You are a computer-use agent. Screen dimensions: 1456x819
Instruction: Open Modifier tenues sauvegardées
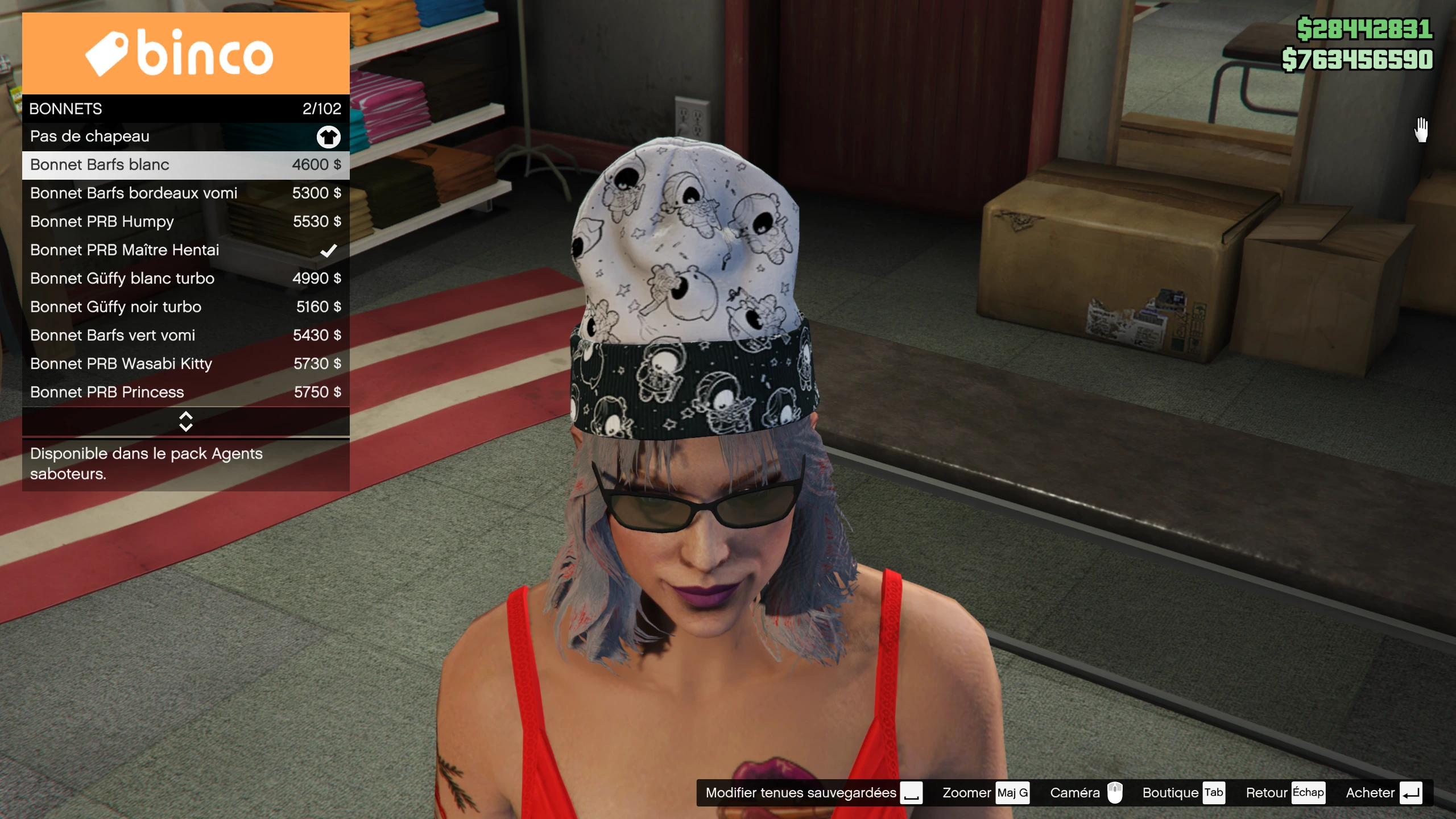tap(813, 793)
